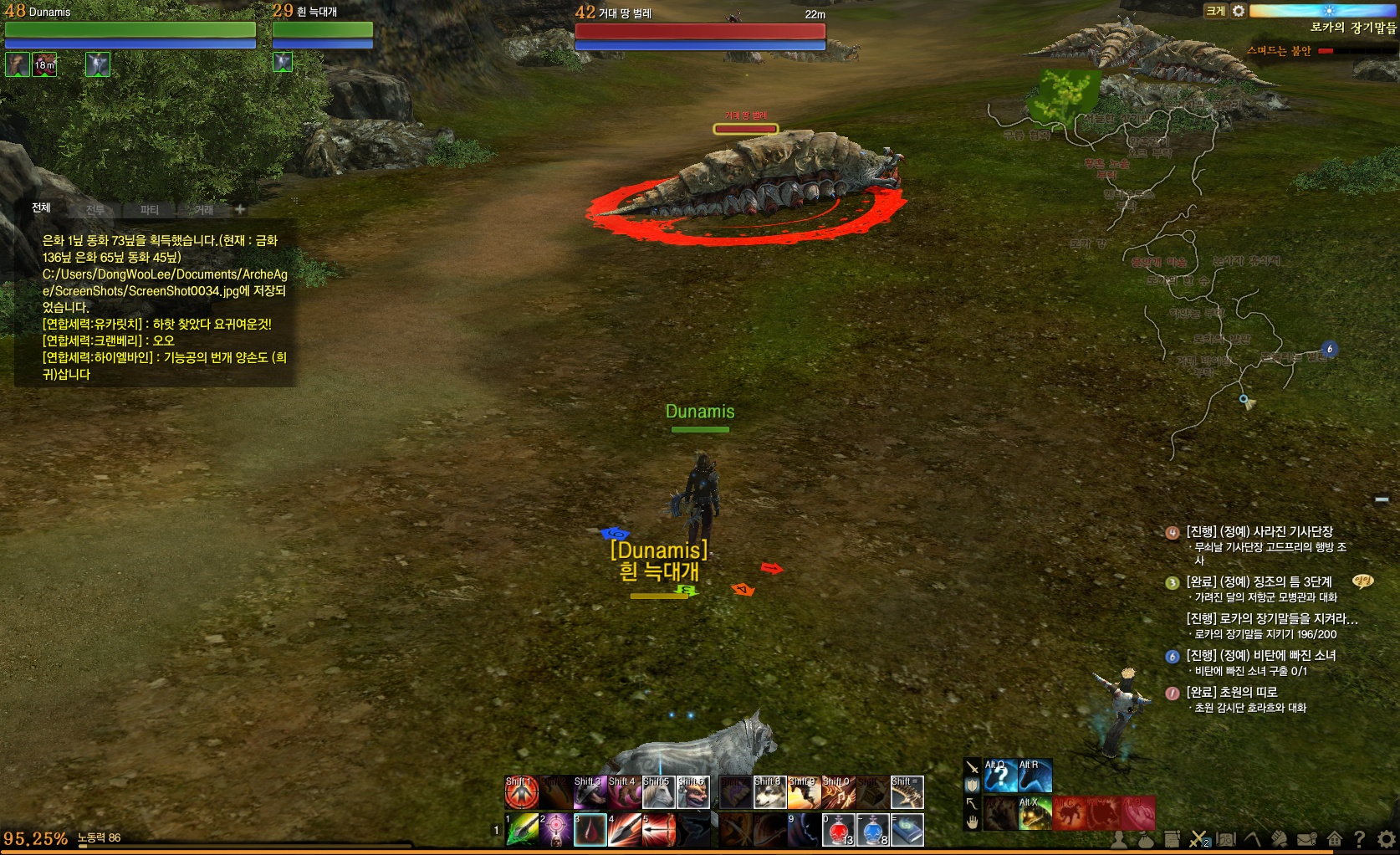The height and width of the screenshot is (855, 1400).
Task: Activate the green poison arrow skill
Action: 522,830
